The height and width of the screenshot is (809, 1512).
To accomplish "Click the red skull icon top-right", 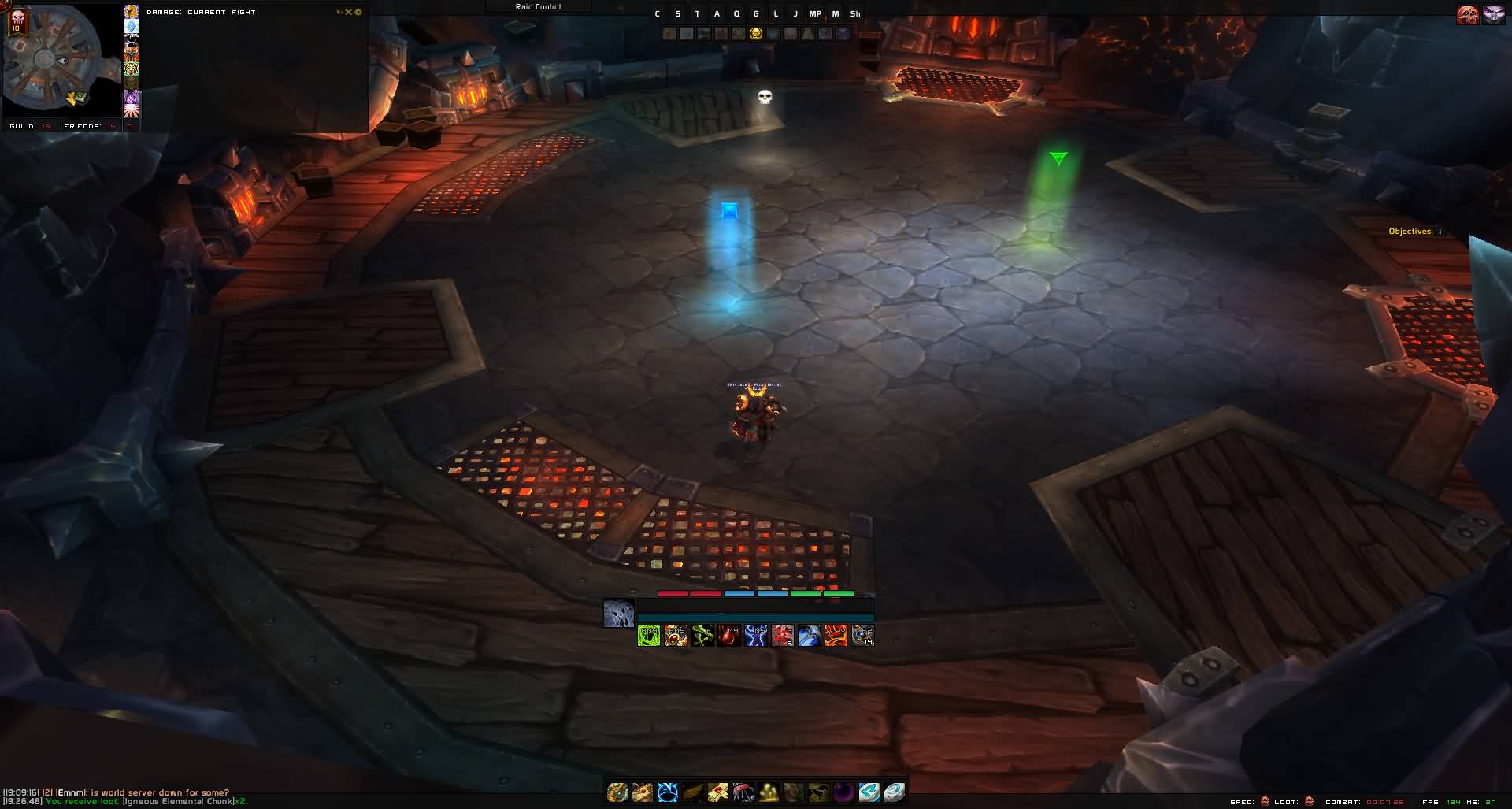I will (x=1467, y=15).
